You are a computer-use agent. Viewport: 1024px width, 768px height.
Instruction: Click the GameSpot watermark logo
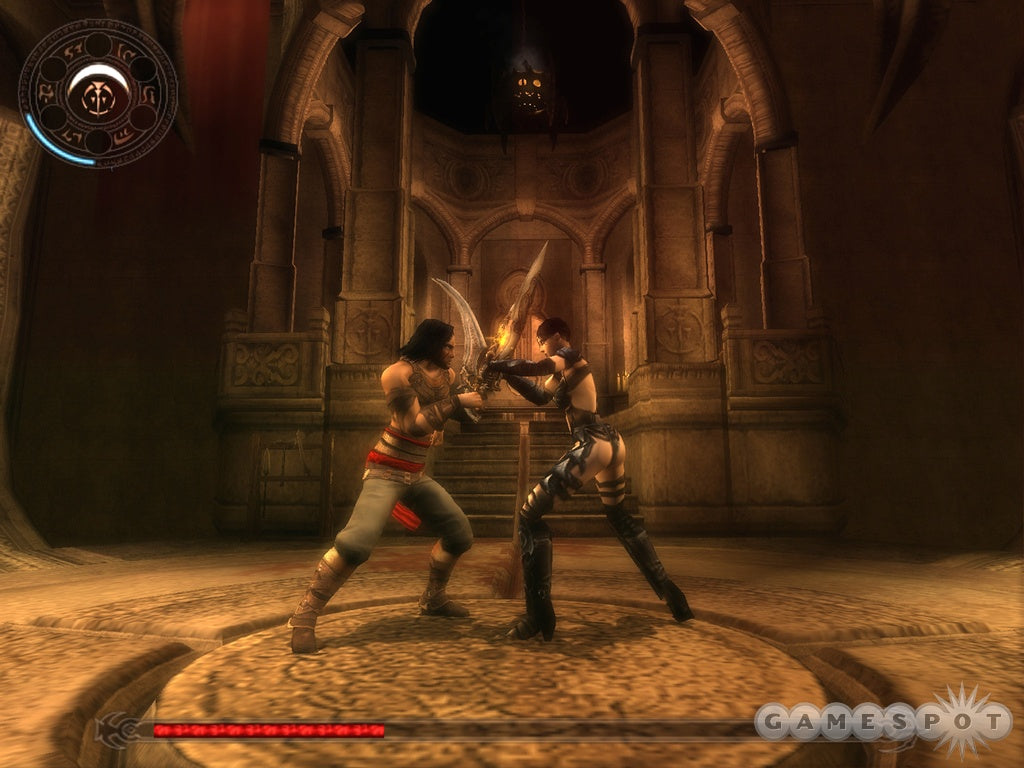[884, 721]
